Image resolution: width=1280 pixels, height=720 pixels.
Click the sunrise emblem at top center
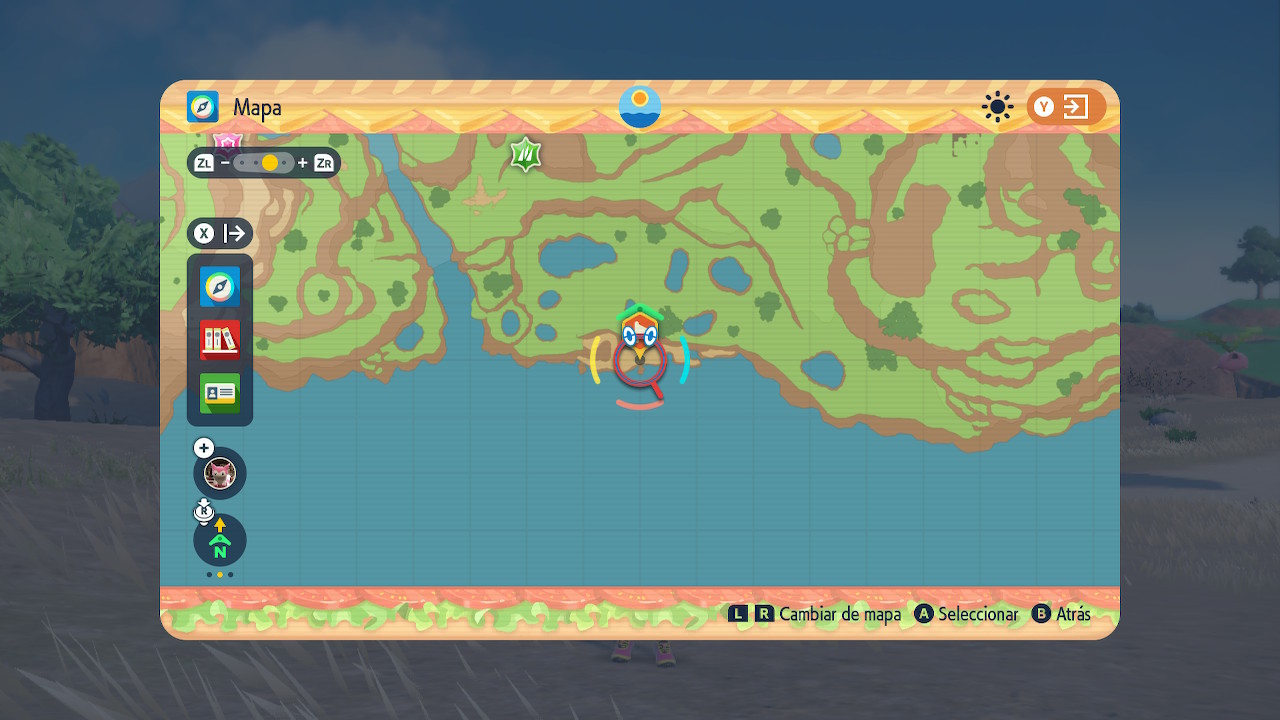(640, 107)
